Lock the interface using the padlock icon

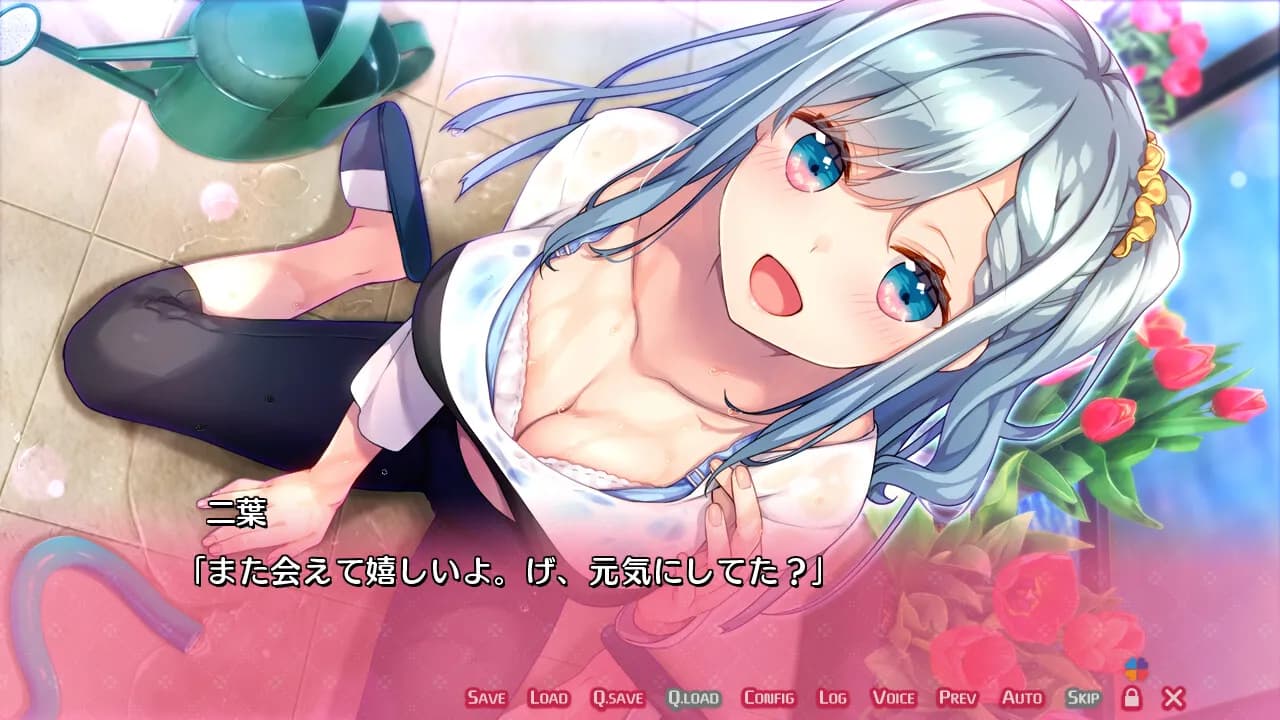[1133, 698]
